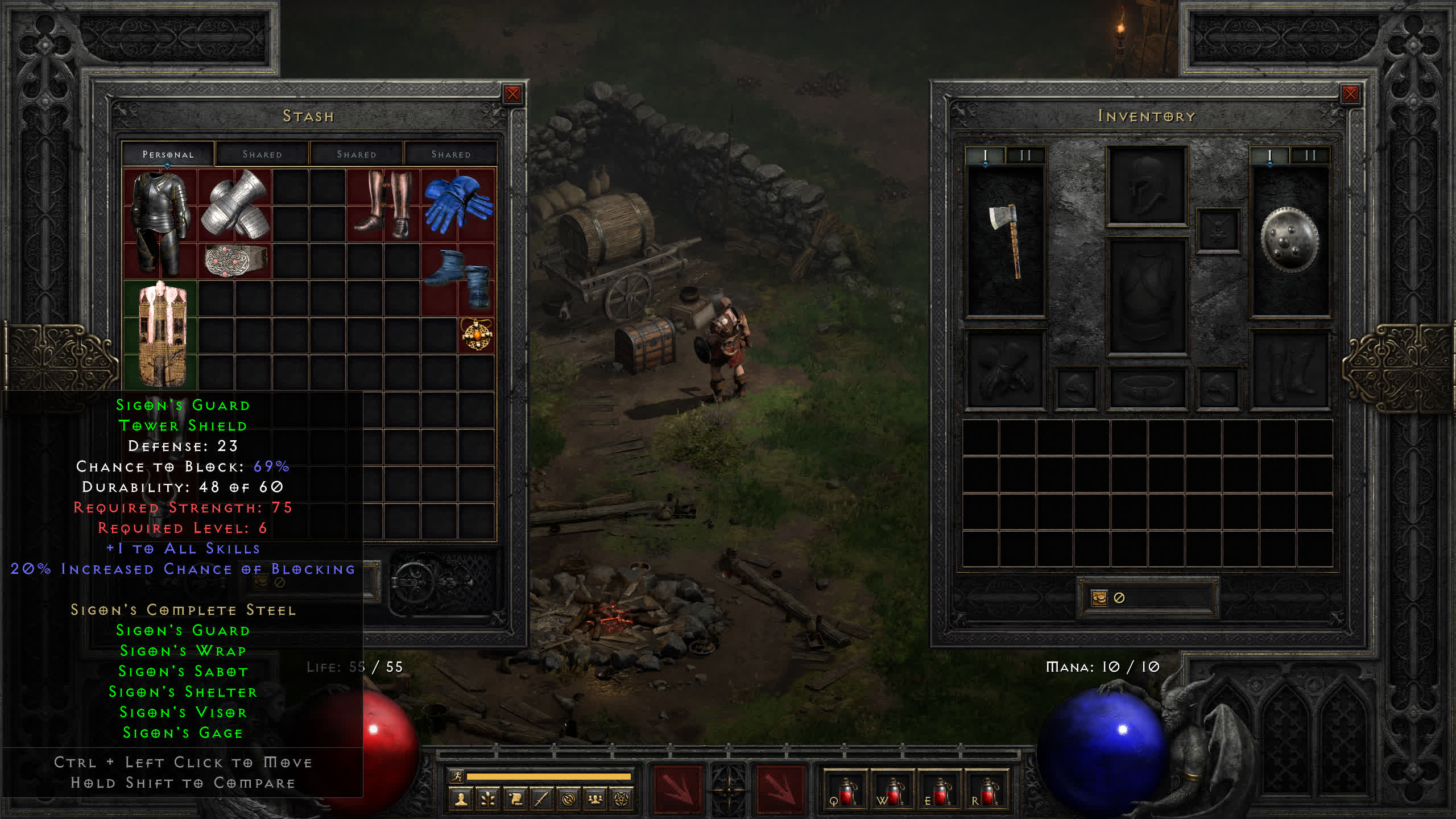The height and width of the screenshot is (819, 1456).
Task: Toggle the run/walk button
Action: [457, 776]
